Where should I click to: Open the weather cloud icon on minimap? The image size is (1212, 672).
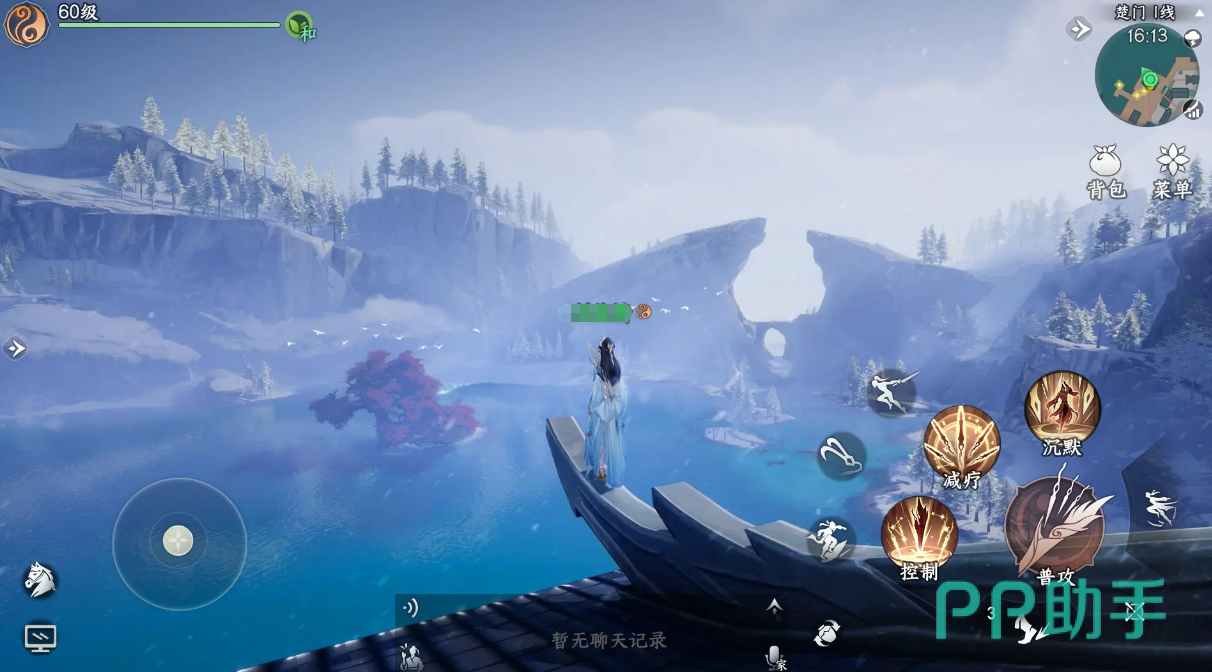pos(1193,38)
